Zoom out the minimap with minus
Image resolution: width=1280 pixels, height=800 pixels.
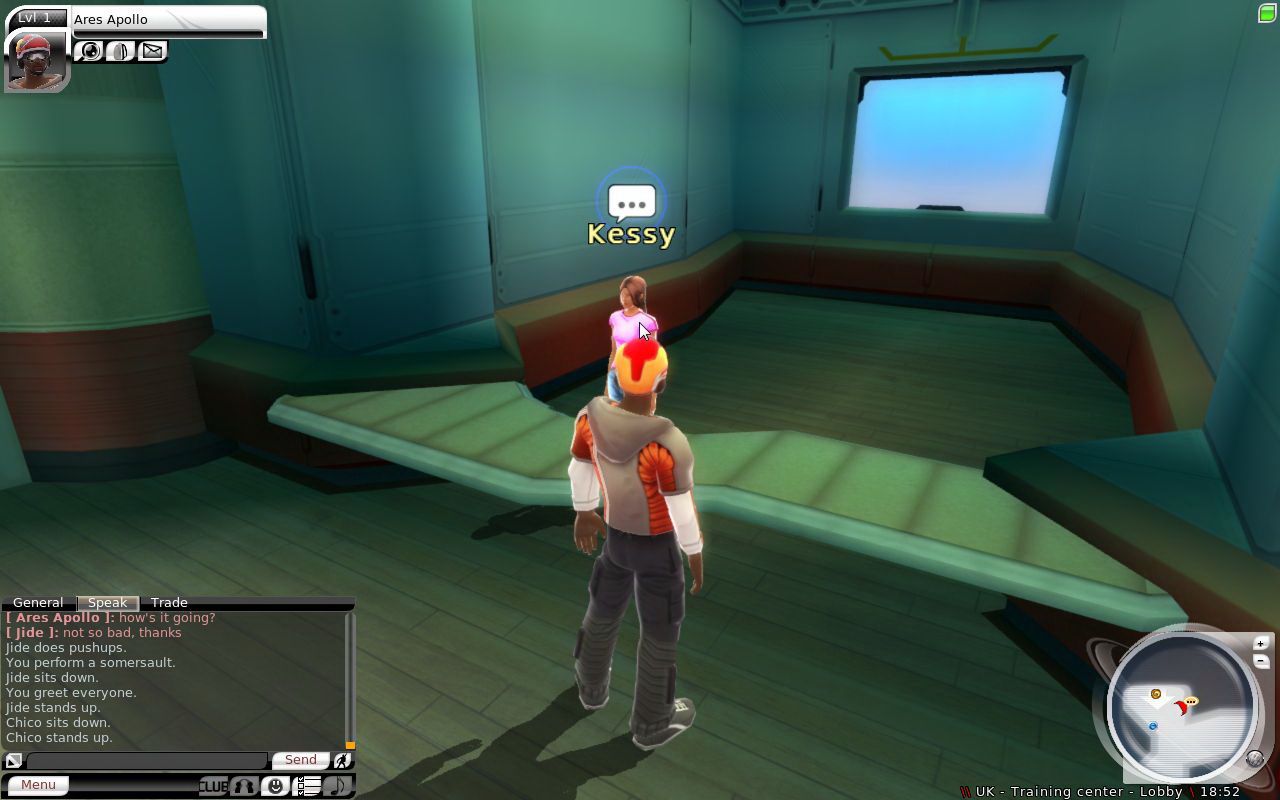(1261, 661)
